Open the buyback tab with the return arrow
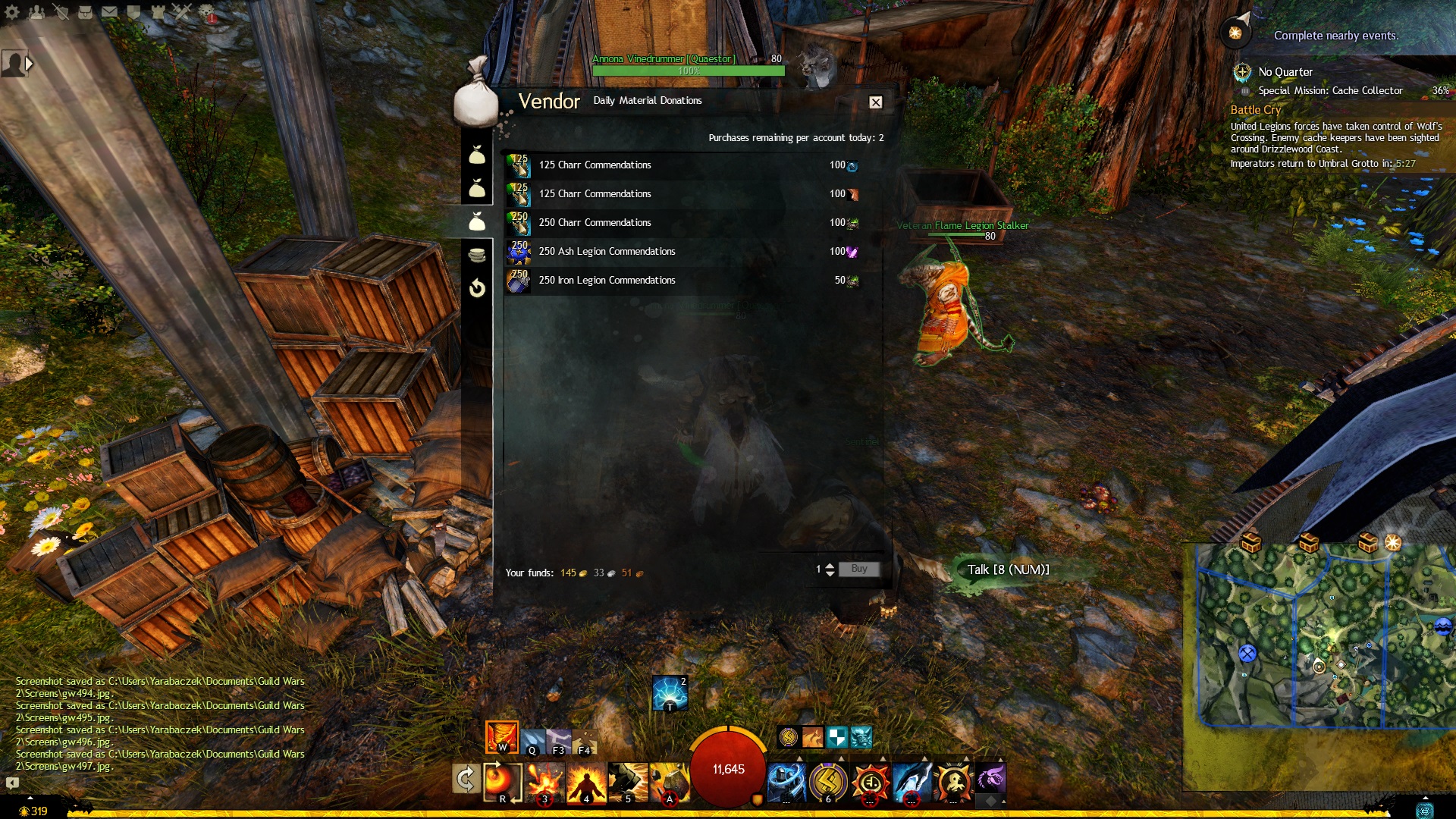The width and height of the screenshot is (1456, 819). (x=477, y=288)
